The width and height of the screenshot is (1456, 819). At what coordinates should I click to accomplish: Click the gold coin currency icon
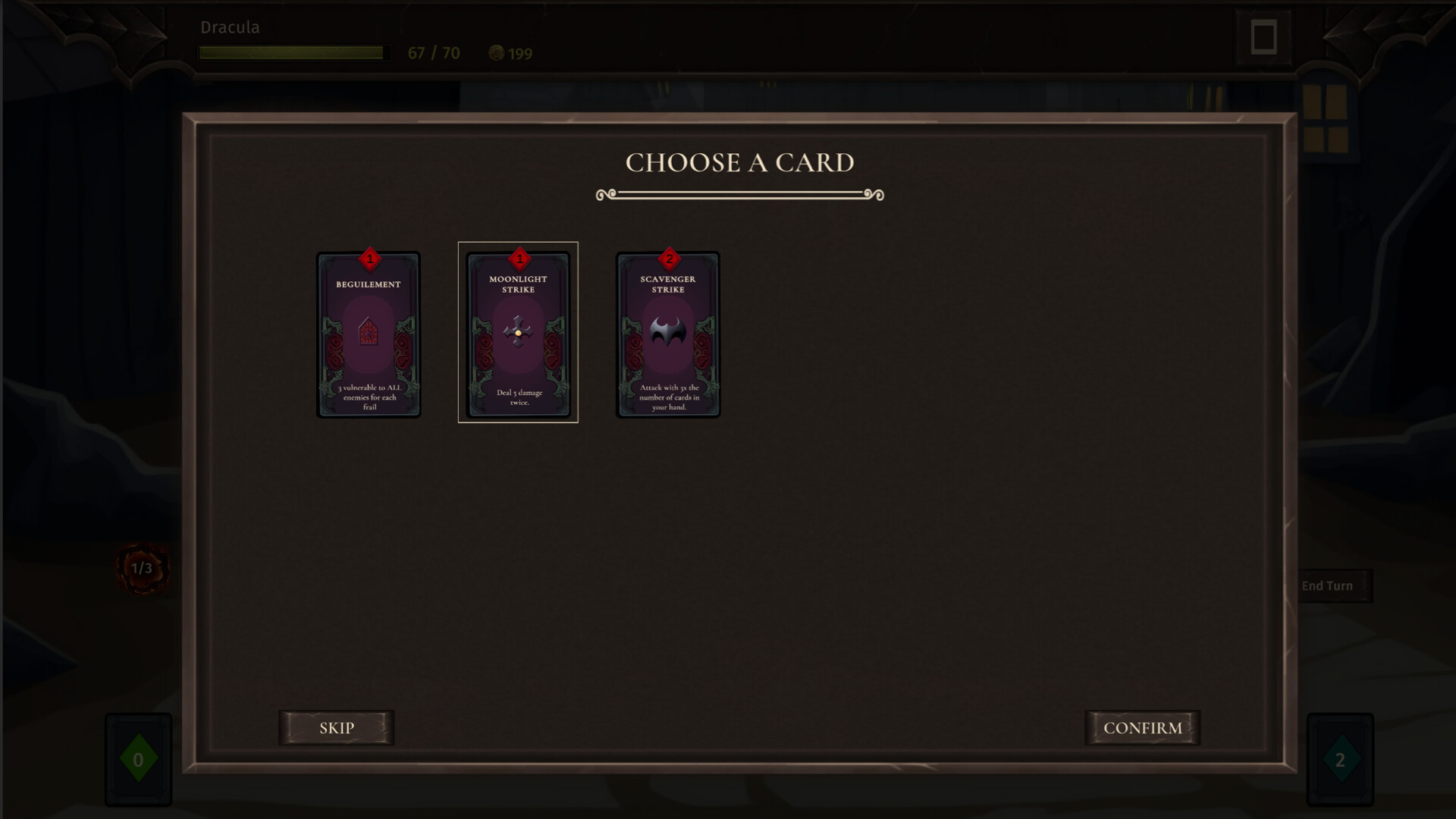click(x=497, y=53)
